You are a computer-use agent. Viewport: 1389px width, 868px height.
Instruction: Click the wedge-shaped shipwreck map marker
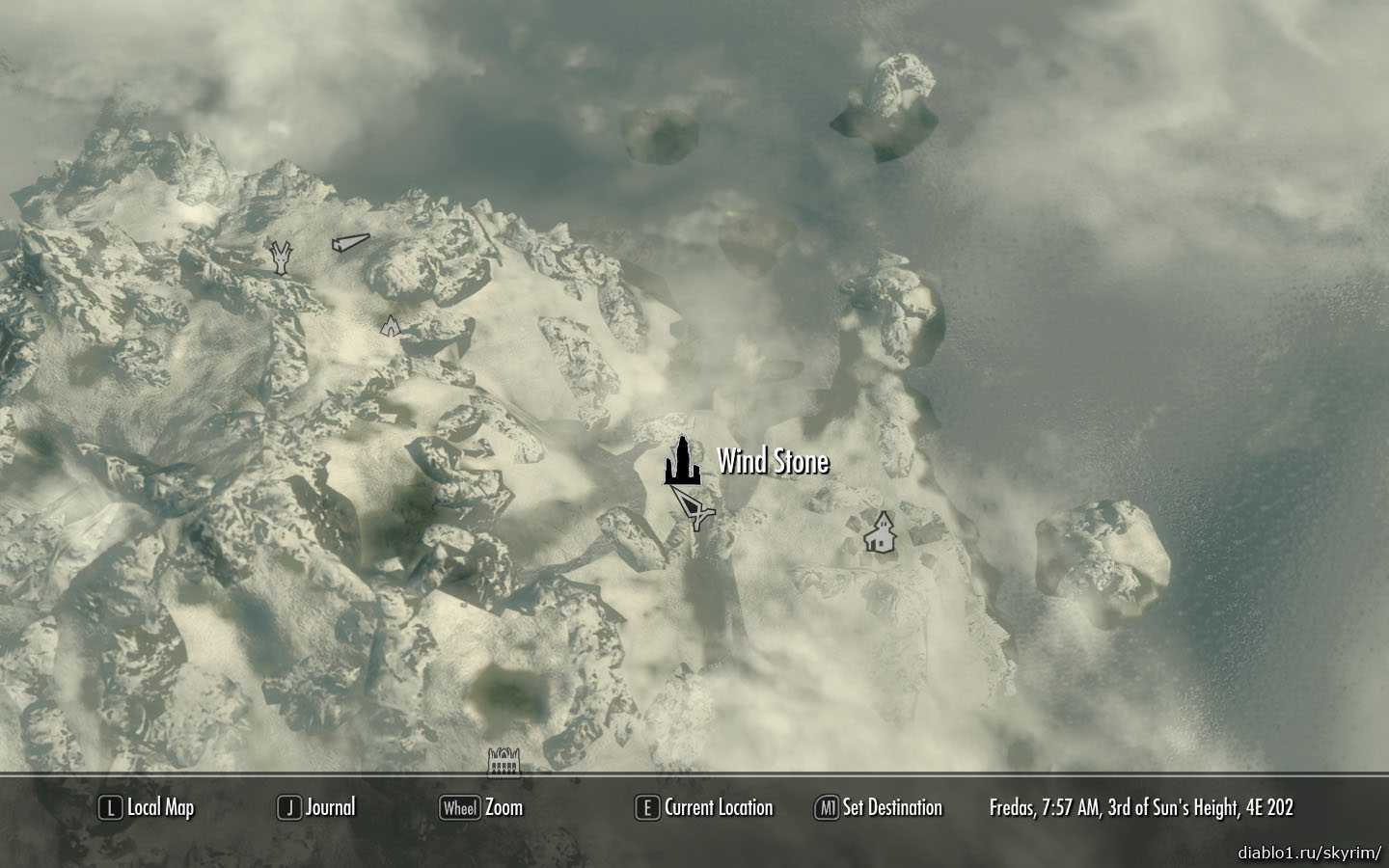click(x=349, y=244)
